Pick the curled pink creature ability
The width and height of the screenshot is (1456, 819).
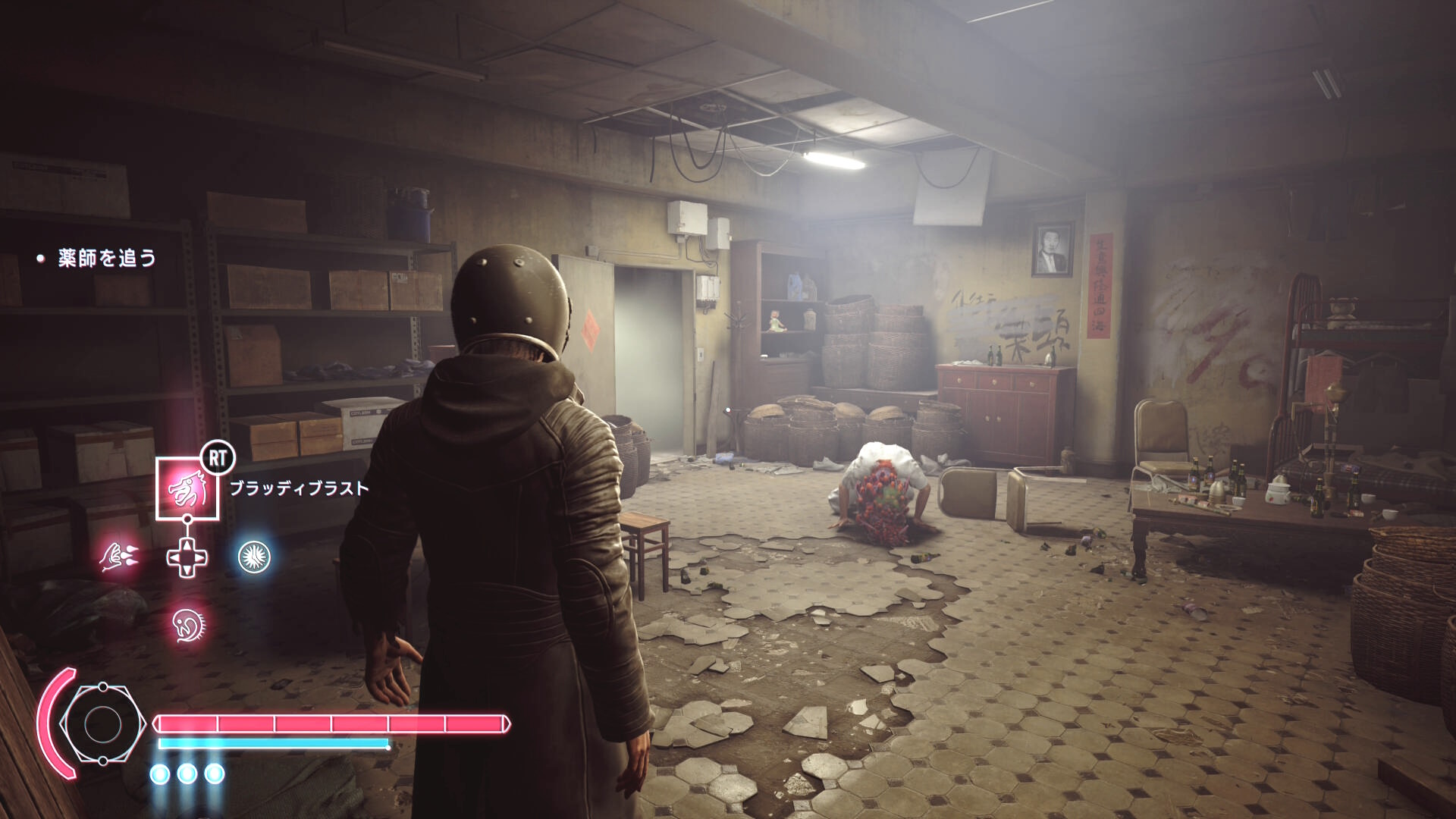(188, 625)
